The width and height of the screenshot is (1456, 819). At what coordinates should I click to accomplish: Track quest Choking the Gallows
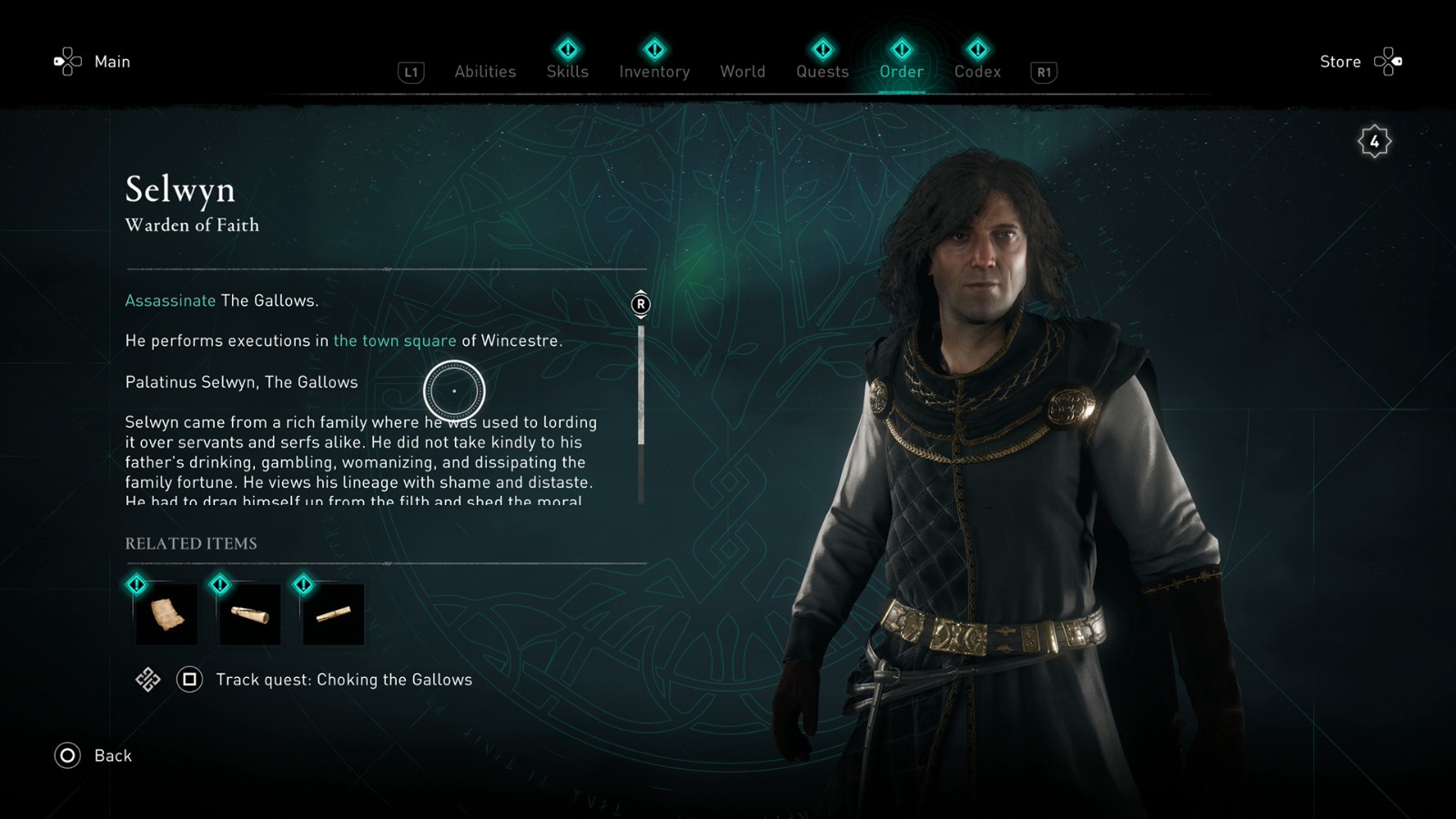pos(343,680)
